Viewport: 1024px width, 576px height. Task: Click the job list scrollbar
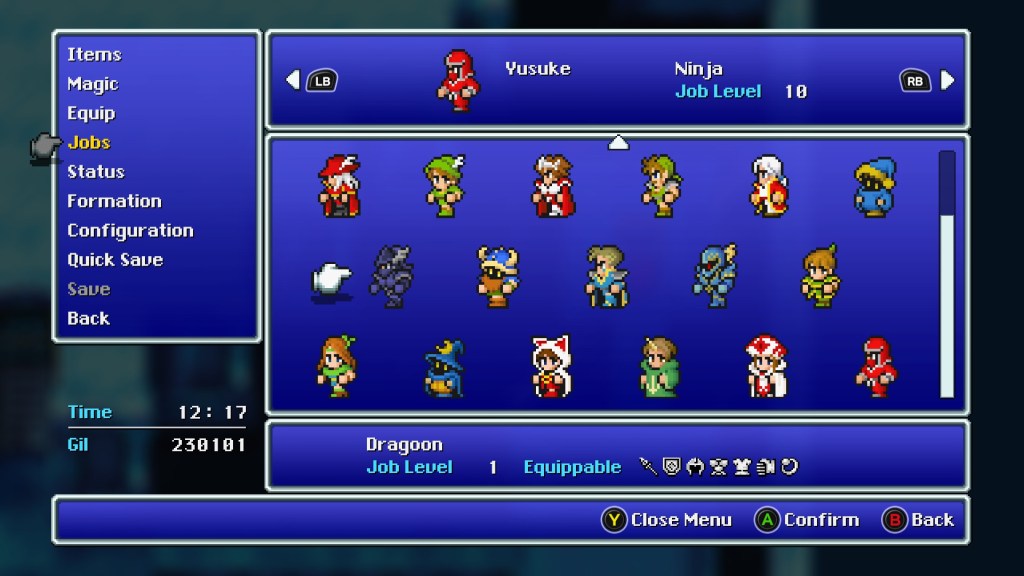[x=946, y=275]
